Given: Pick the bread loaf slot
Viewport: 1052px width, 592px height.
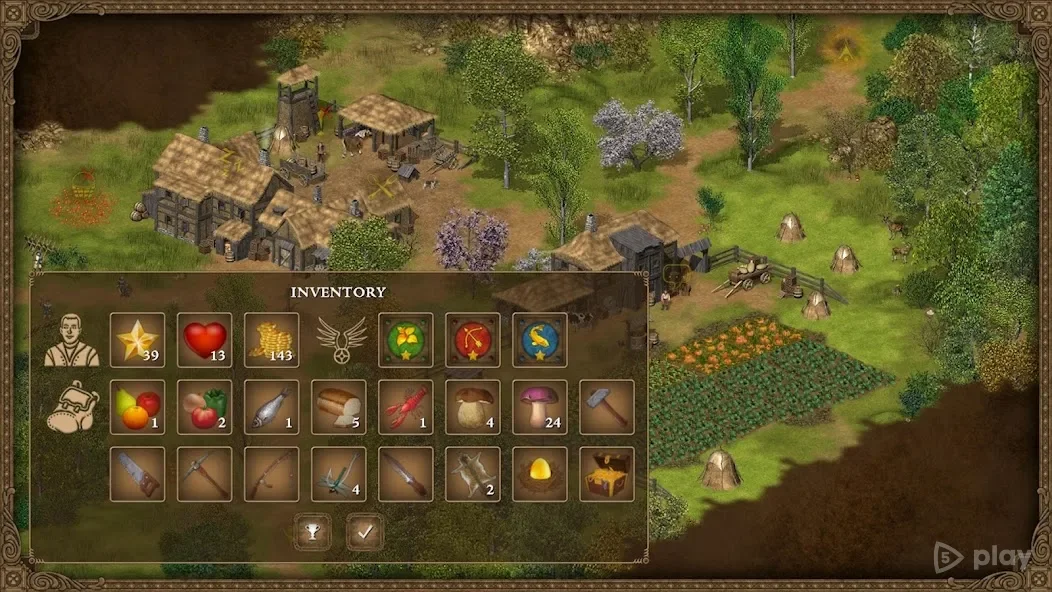Looking at the screenshot, I should [x=338, y=406].
